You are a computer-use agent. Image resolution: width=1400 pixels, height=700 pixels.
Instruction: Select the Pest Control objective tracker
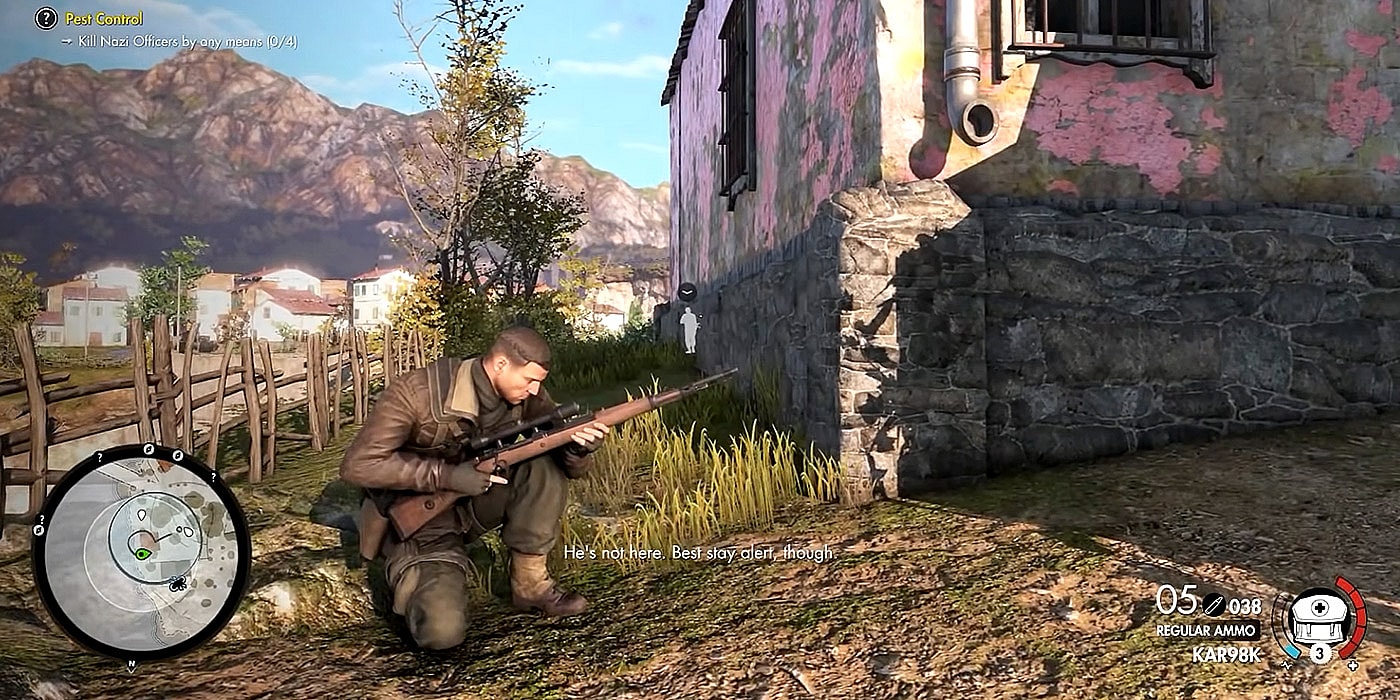[104, 18]
